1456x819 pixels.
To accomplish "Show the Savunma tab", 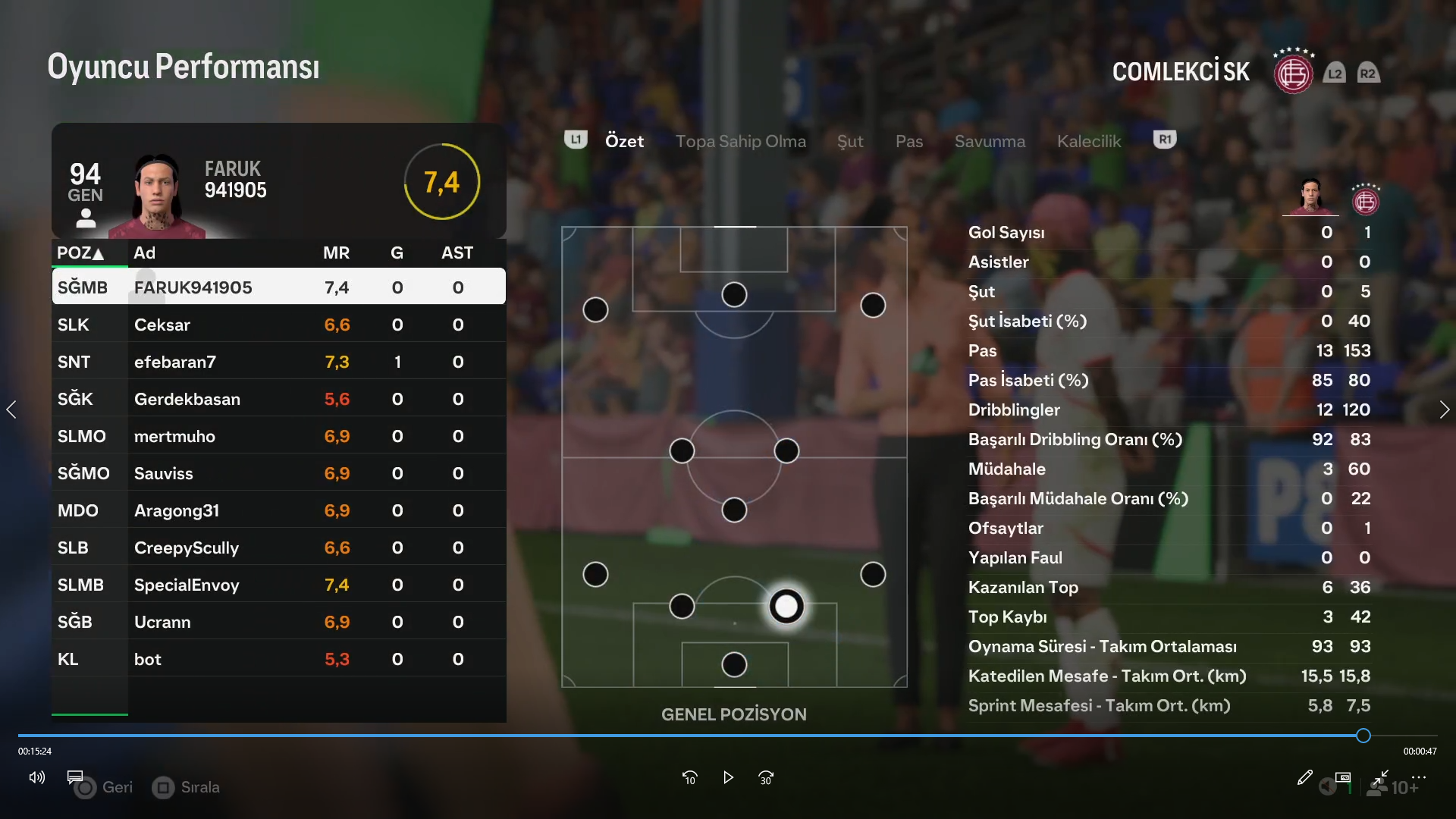I will coord(990,141).
